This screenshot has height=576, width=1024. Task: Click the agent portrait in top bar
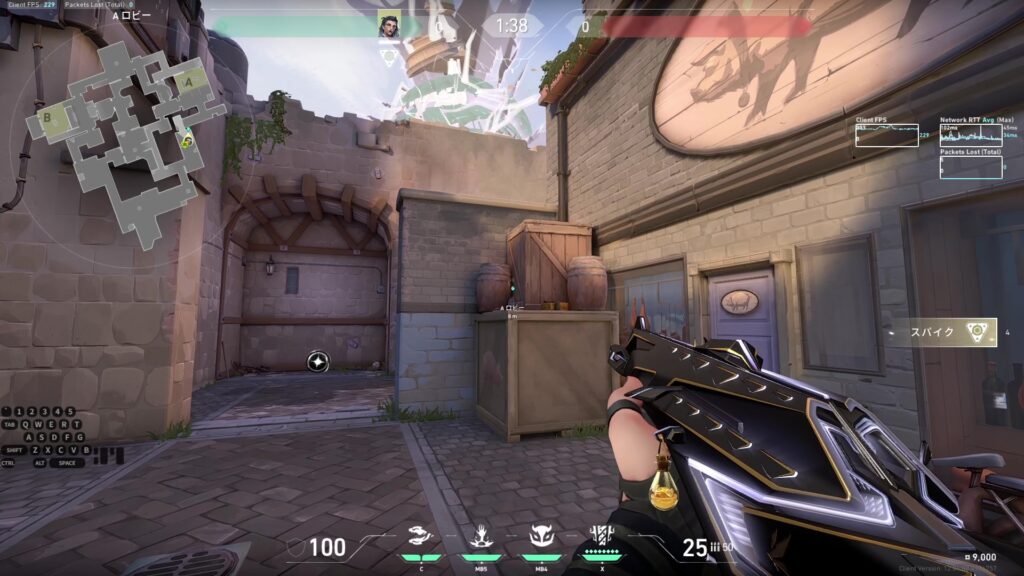tap(389, 25)
